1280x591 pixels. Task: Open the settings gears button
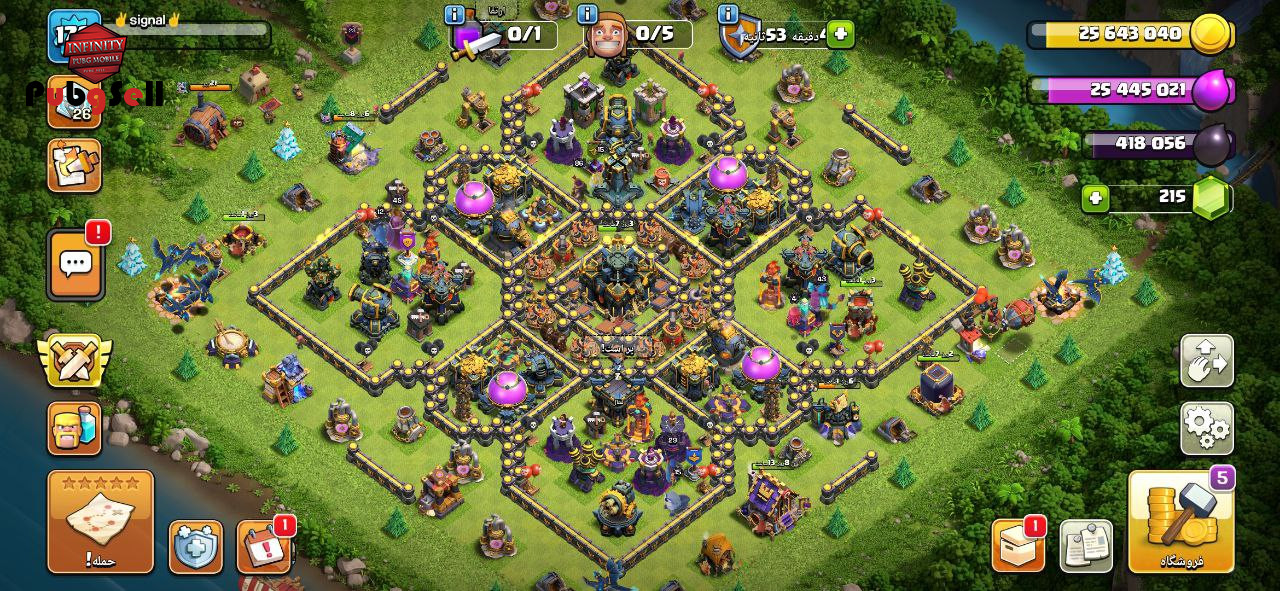coord(1207,428)
